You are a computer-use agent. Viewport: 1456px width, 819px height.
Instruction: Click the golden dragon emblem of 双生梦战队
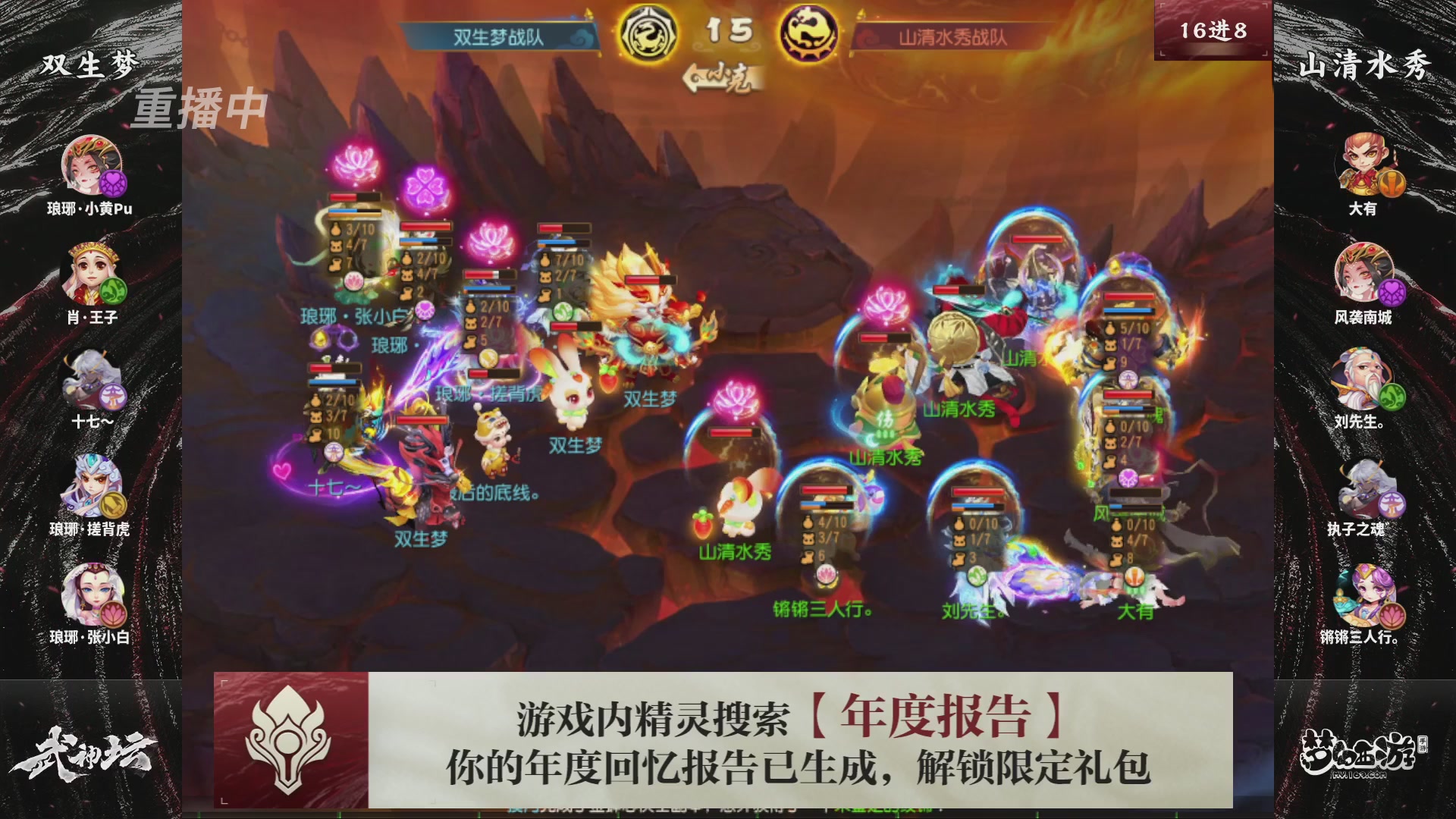tap(650, 34)
